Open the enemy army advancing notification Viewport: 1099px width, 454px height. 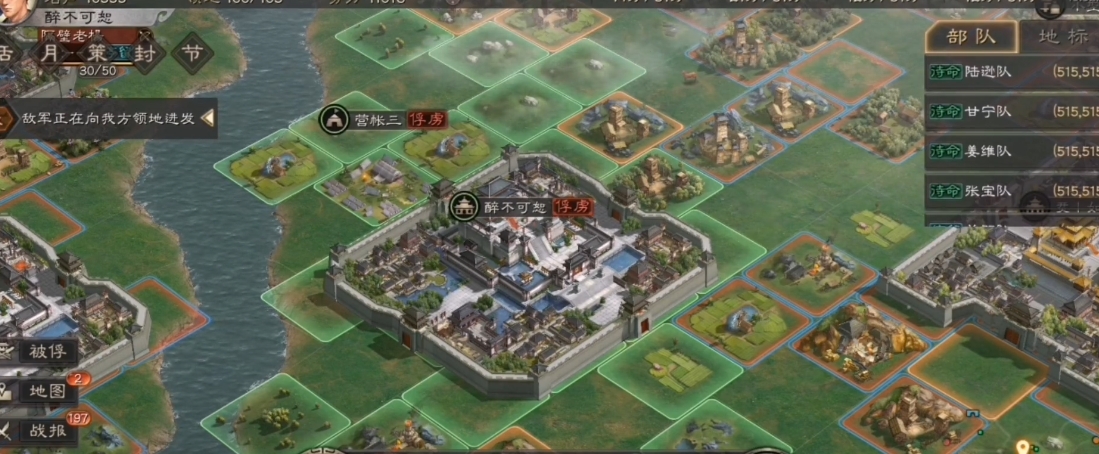coord(108,119)
